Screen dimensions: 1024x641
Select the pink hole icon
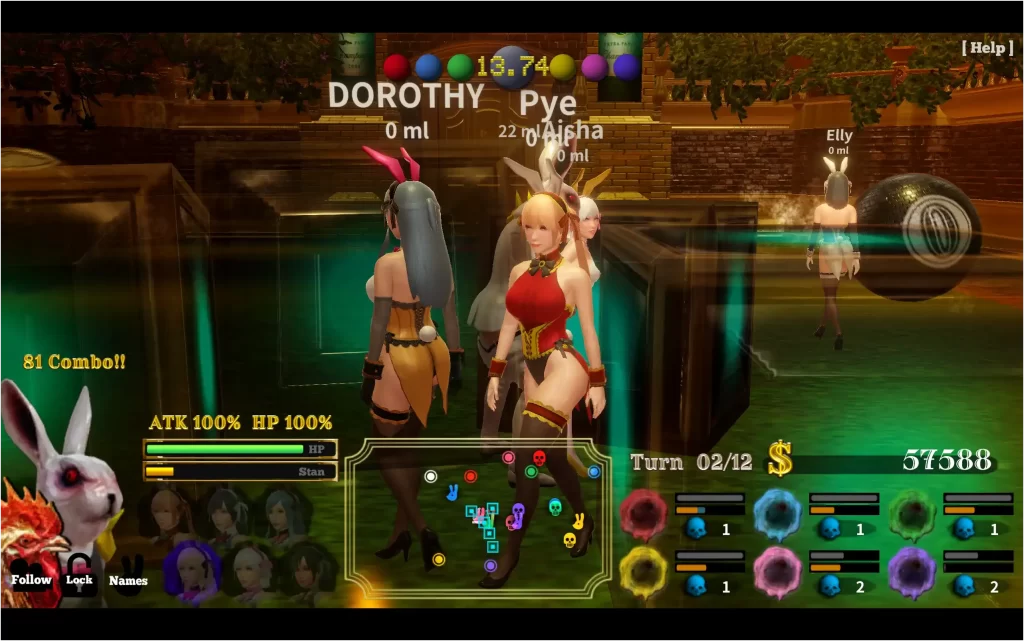pos(777,572)
